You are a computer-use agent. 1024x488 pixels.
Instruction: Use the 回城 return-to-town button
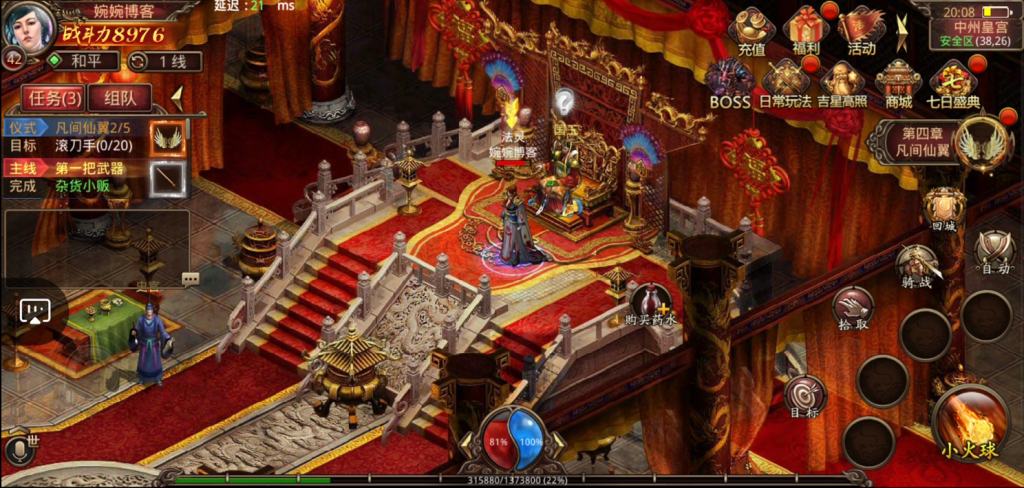click(944, 208)
